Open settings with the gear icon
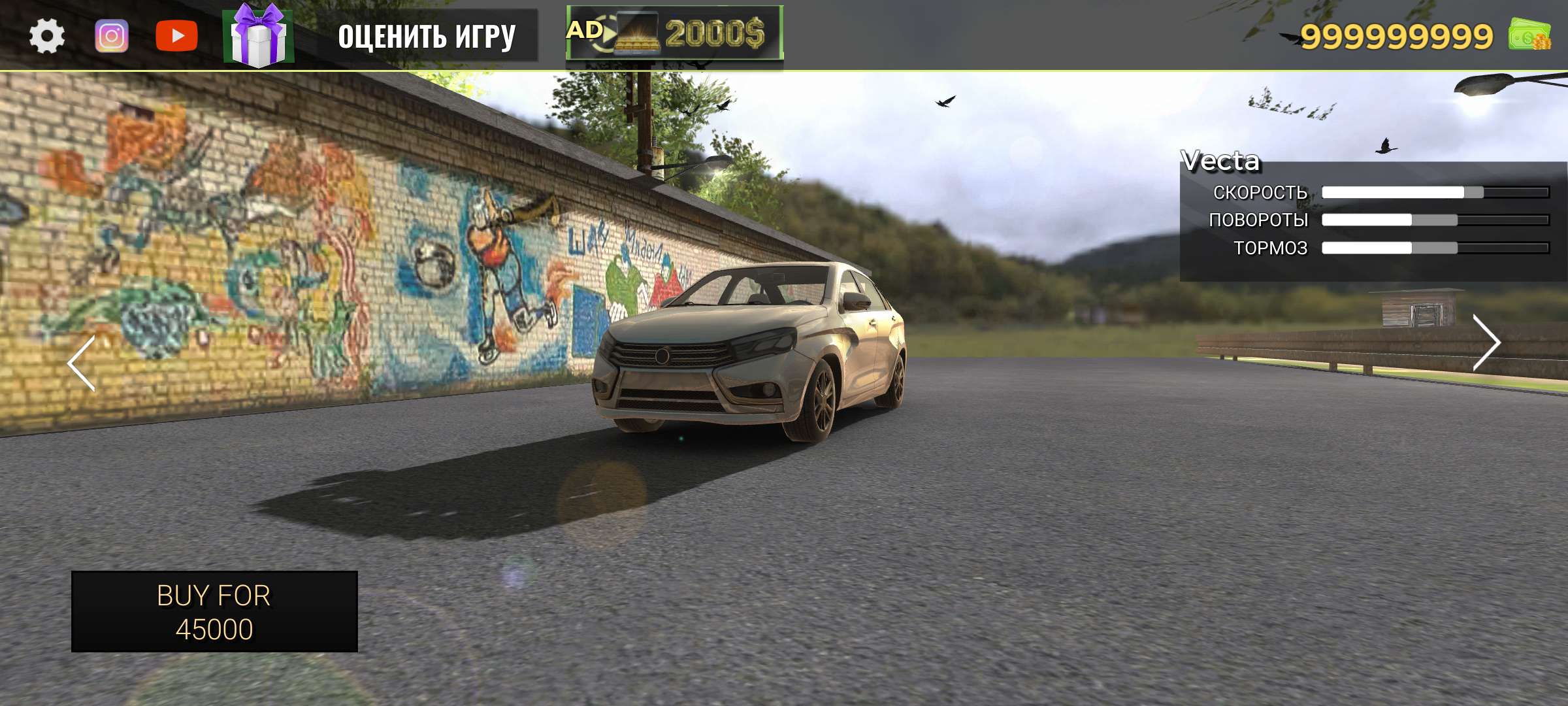1568x706 pixels. [47, 36]
